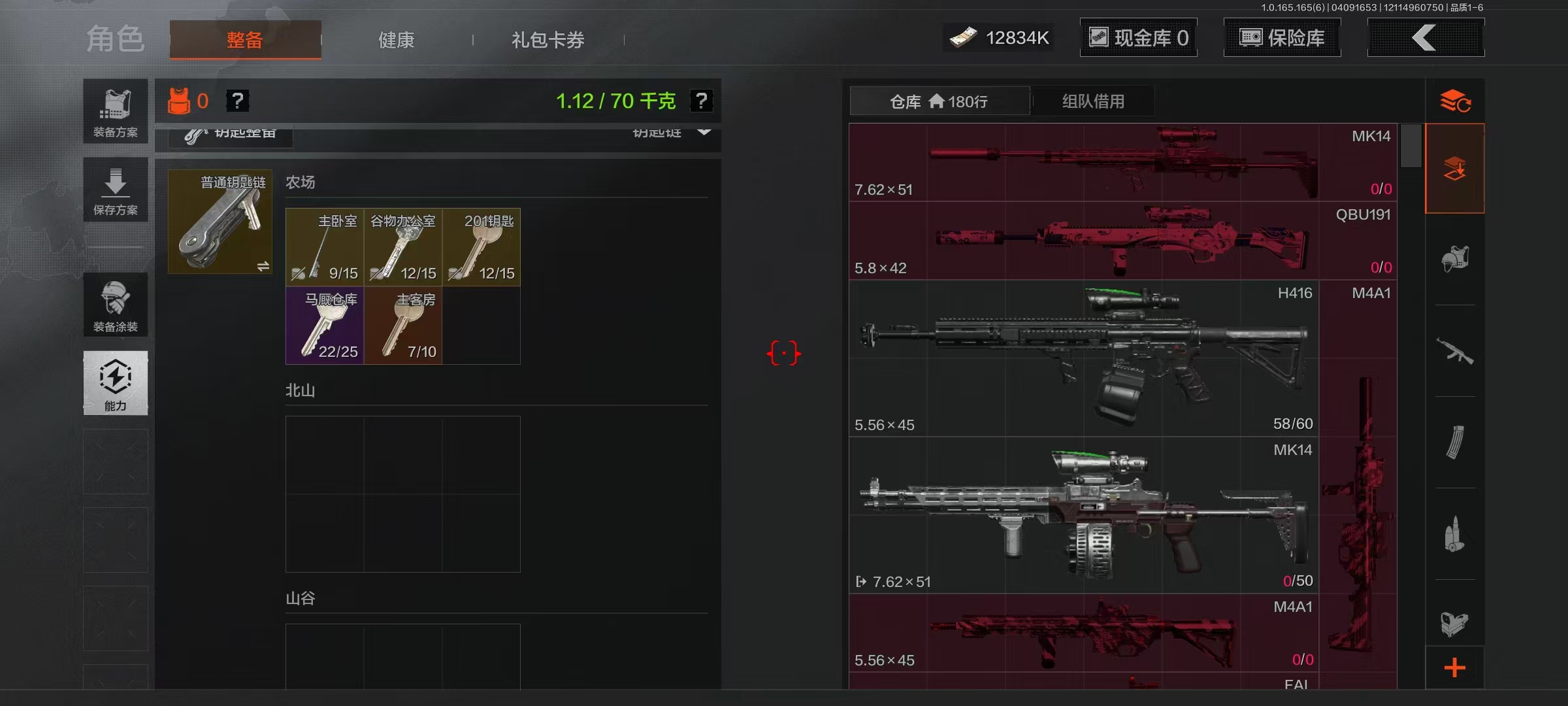The image size is (1568, 706).
Task: Open the 健康 tab
Action: coord(396,40)
